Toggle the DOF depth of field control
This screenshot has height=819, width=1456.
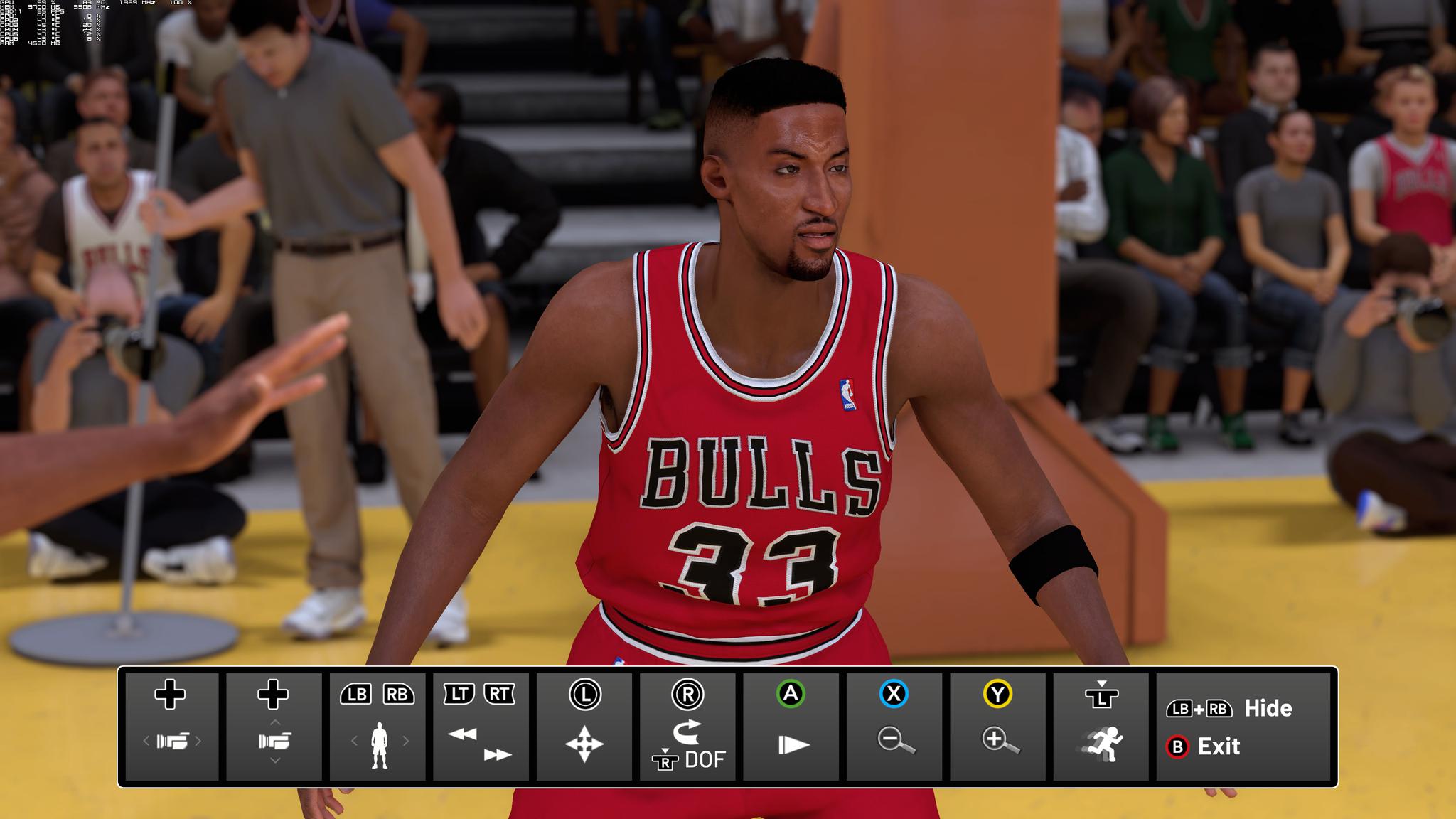(x=704, y=759)
